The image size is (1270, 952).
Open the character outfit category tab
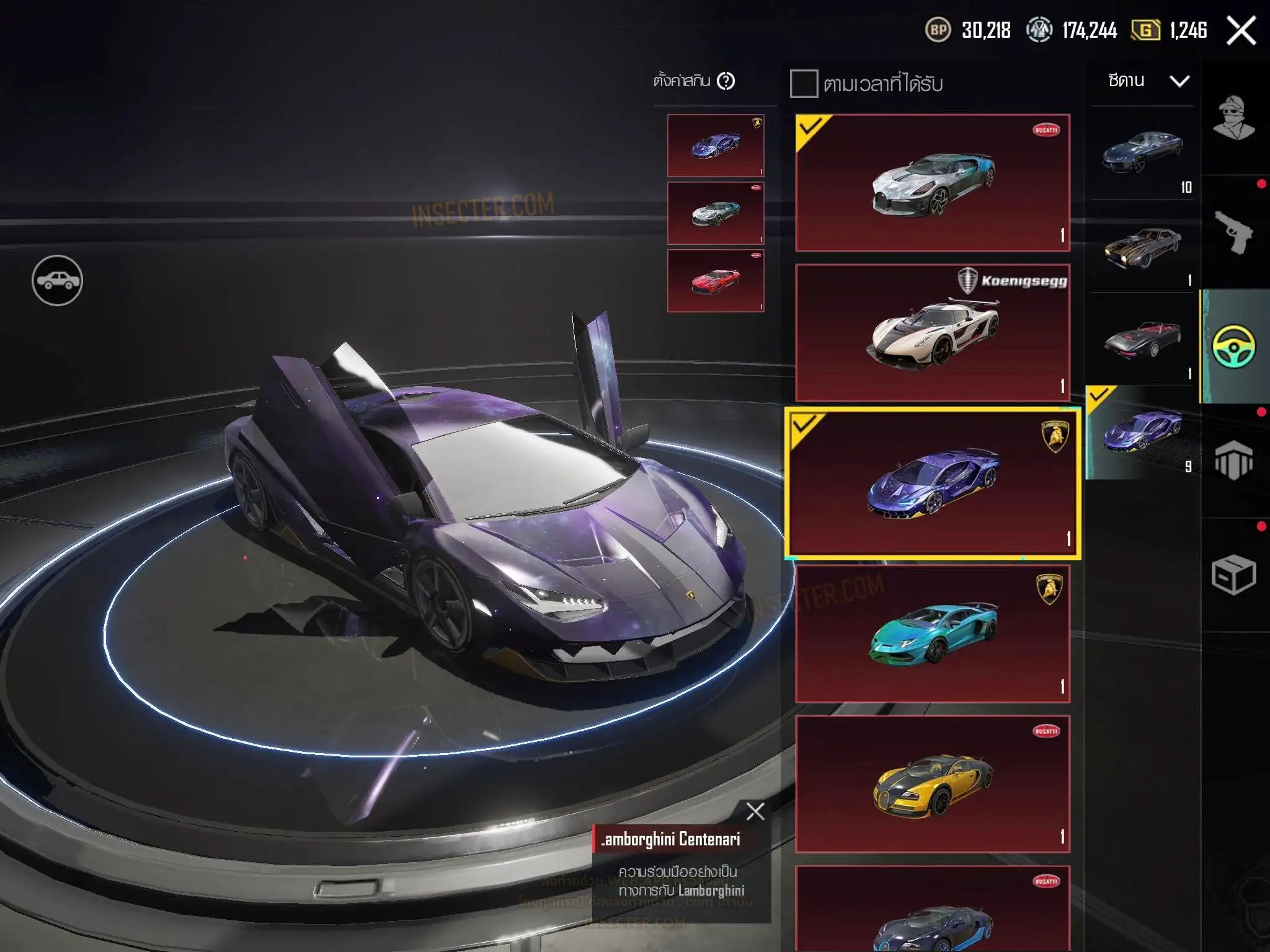coord(1233,118)
